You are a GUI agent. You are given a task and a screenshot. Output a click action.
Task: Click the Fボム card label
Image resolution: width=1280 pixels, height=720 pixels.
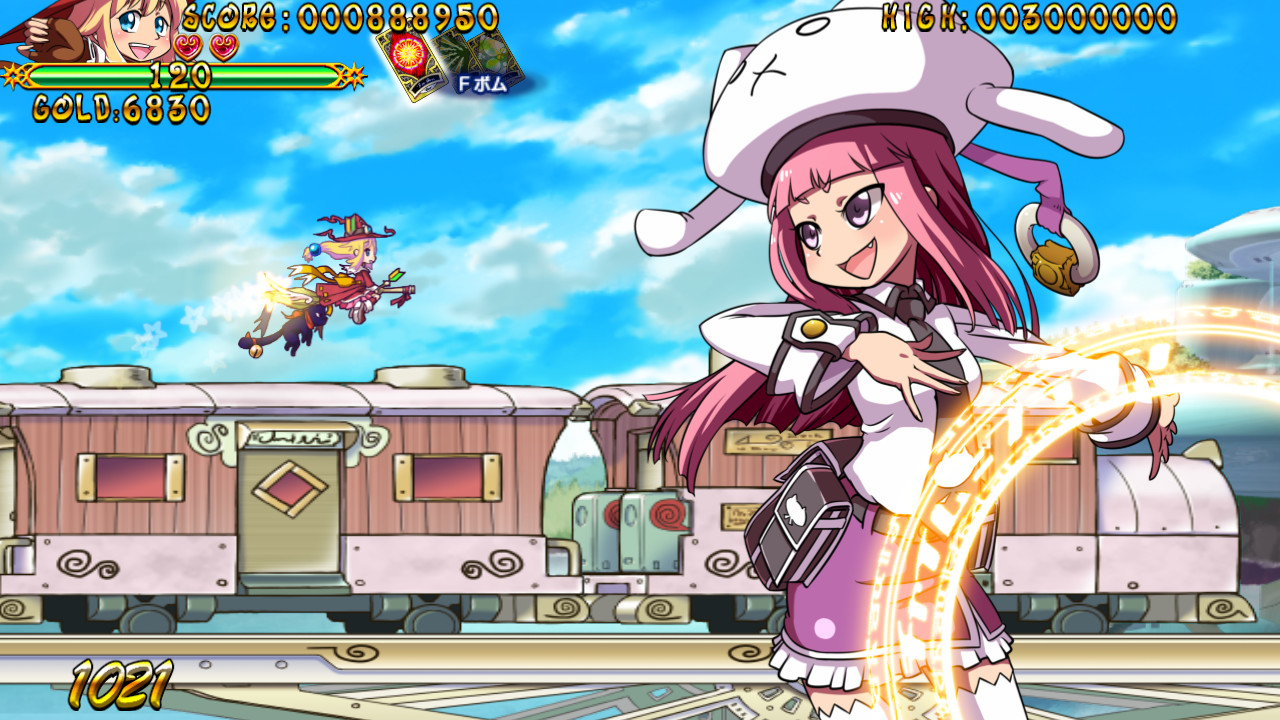482,82
